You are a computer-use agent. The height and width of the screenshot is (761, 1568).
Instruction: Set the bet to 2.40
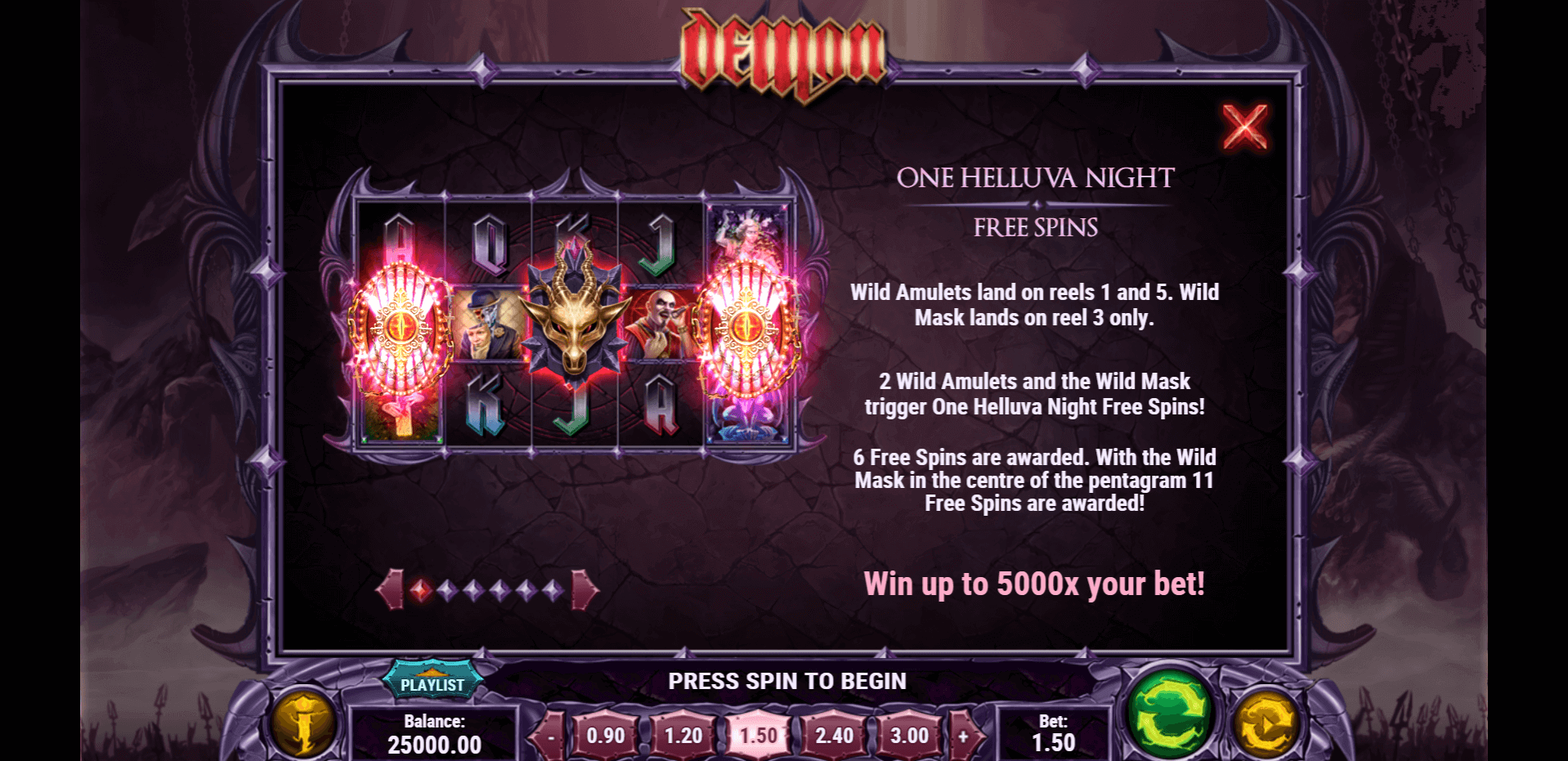tap(834, 736)
